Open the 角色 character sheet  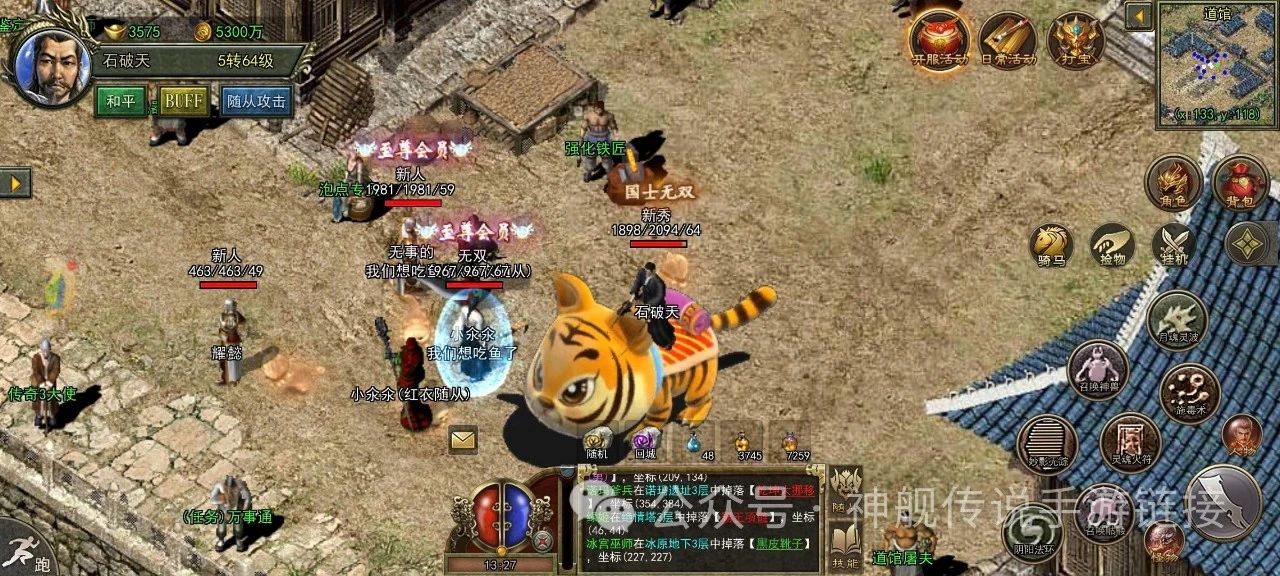[1173, 183]
